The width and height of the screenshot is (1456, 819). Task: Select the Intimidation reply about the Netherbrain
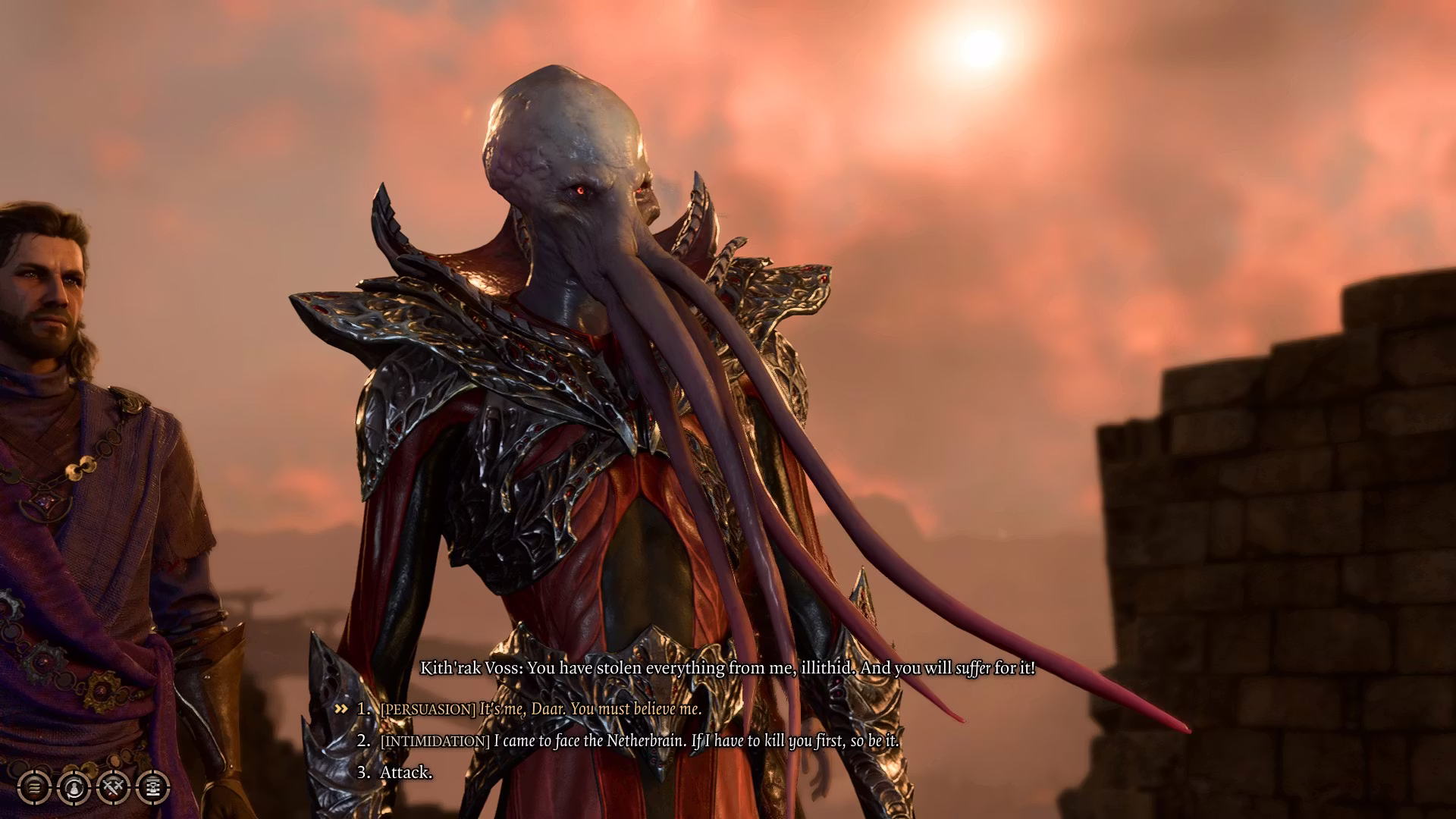pos(639,741)
